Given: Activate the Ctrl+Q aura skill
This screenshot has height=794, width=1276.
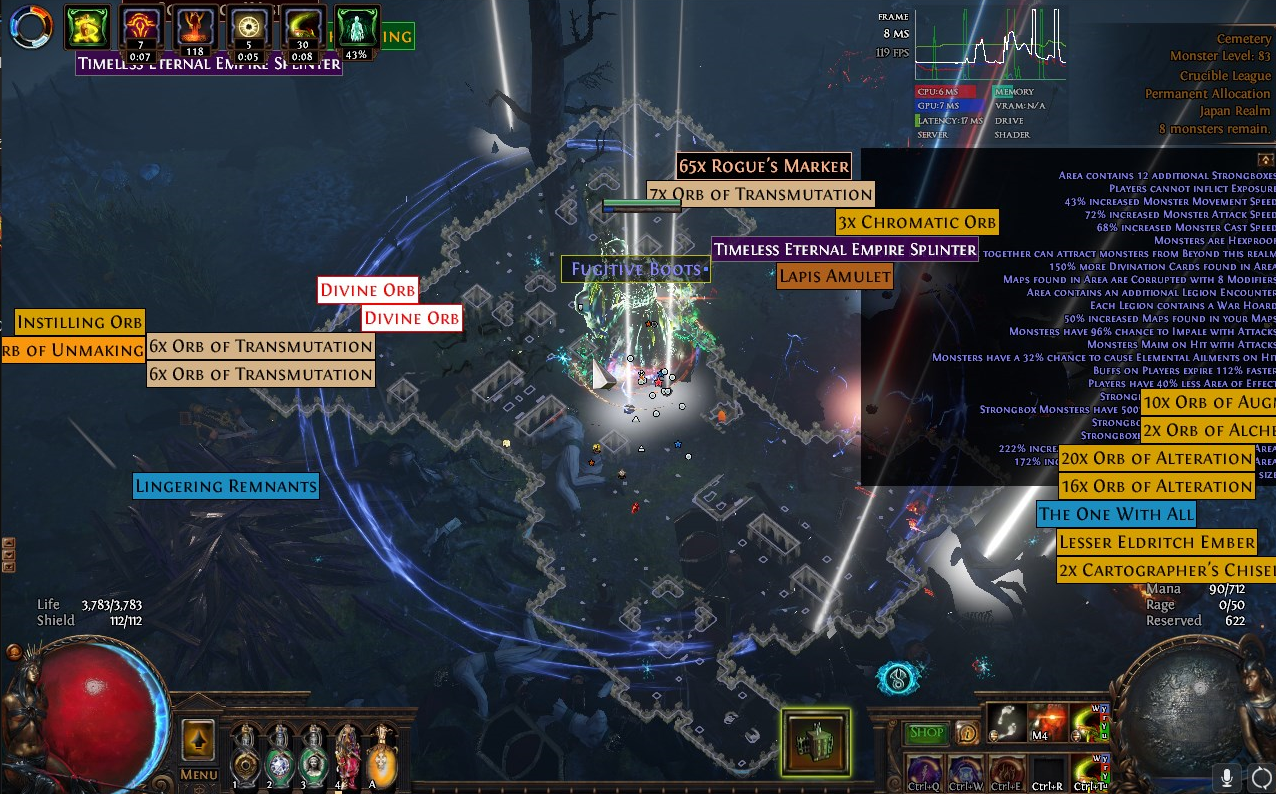Looking at the screenshot, I should [x=922, y=772].
